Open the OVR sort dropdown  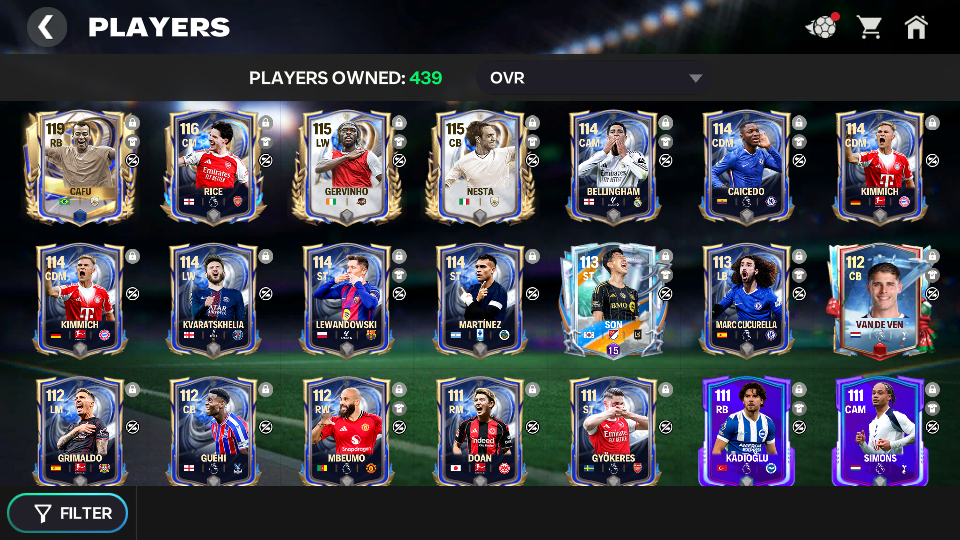pyautogui.click(x=596, y=78)
